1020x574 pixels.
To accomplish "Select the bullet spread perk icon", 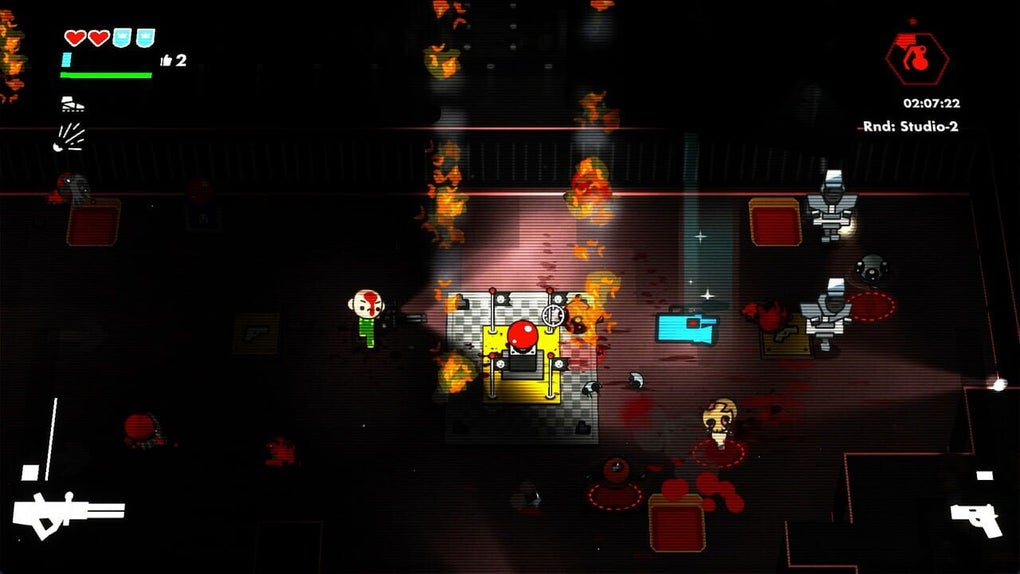I will (69, 136).
